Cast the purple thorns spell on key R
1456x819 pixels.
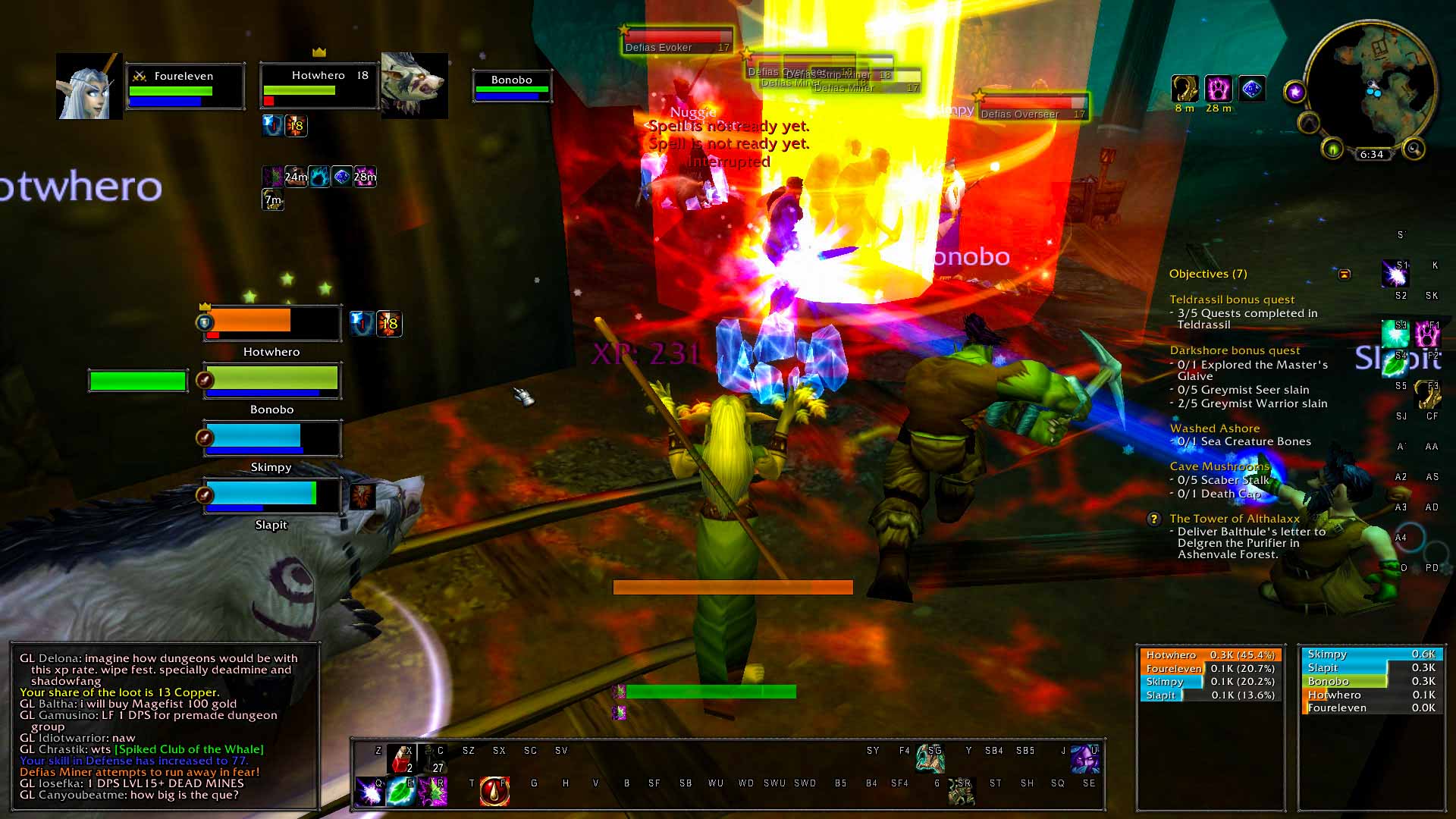pos(433,791)
